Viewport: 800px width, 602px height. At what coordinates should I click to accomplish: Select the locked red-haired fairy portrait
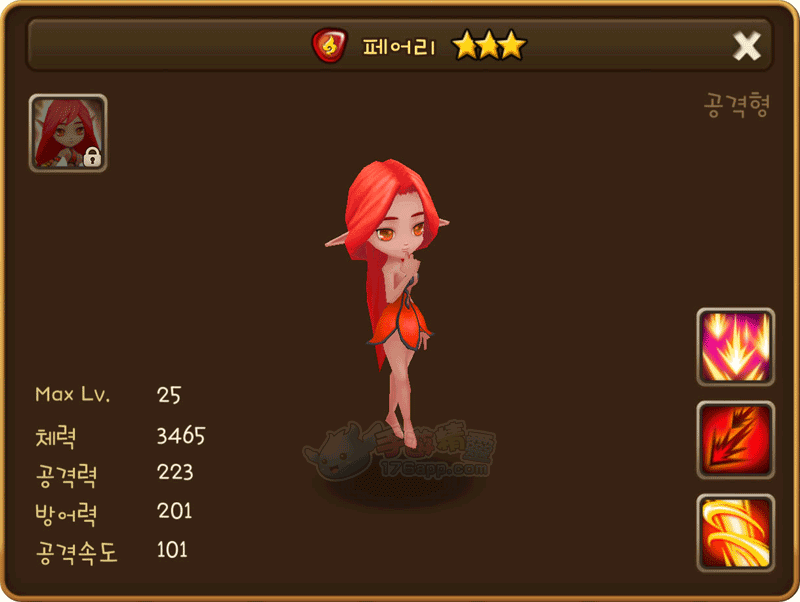pos(68,133)
